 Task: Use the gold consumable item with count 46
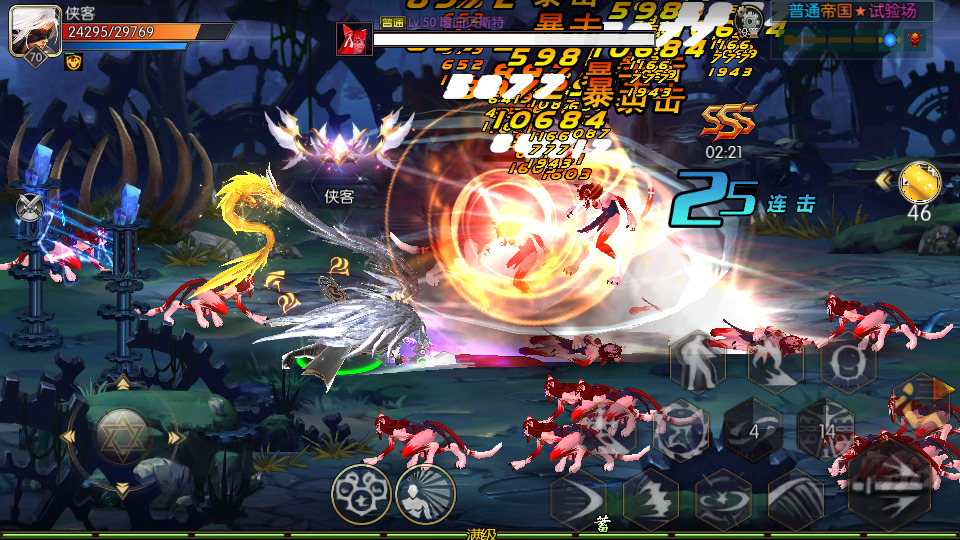tap(919, 182)
